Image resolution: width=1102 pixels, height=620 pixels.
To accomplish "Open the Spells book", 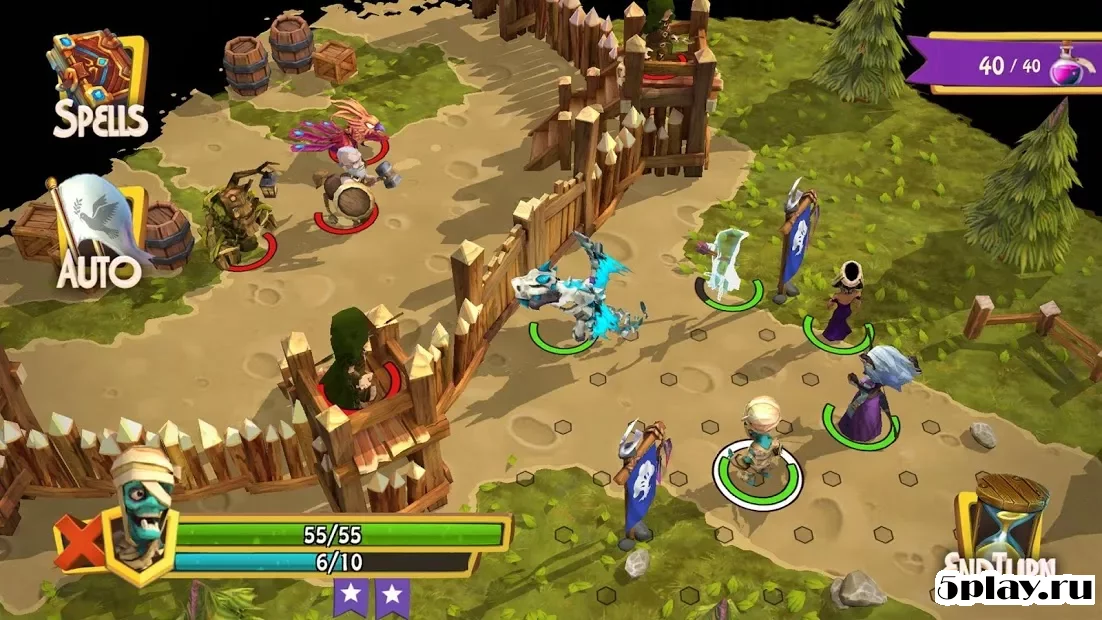I will (x=99, y=87).
